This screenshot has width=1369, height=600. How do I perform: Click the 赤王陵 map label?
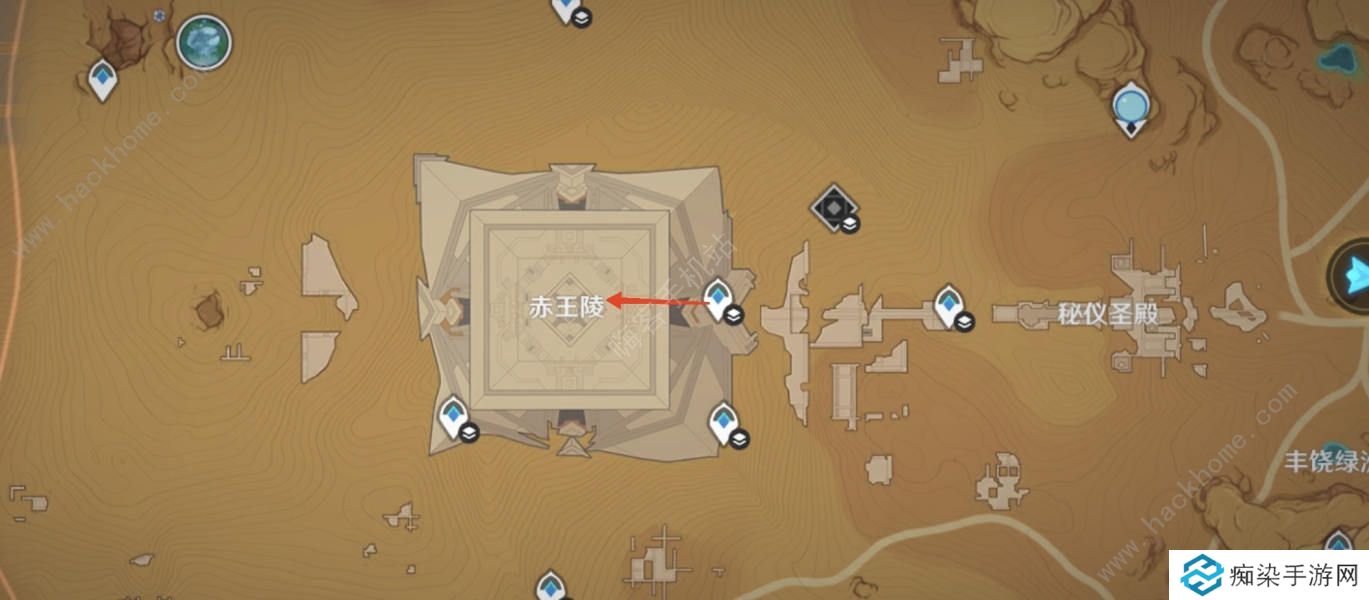point(567,307)
